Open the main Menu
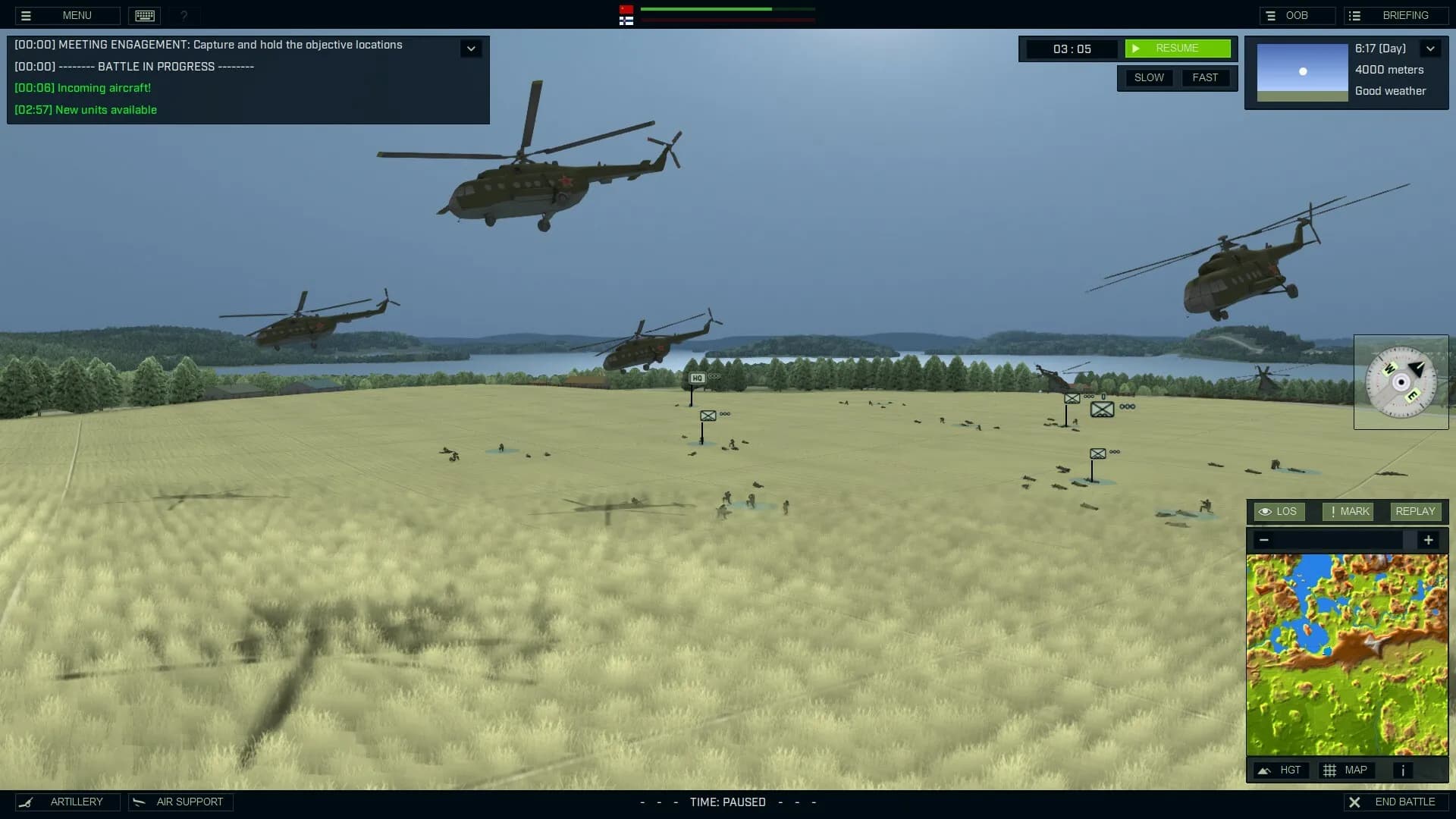 [67, 15]
